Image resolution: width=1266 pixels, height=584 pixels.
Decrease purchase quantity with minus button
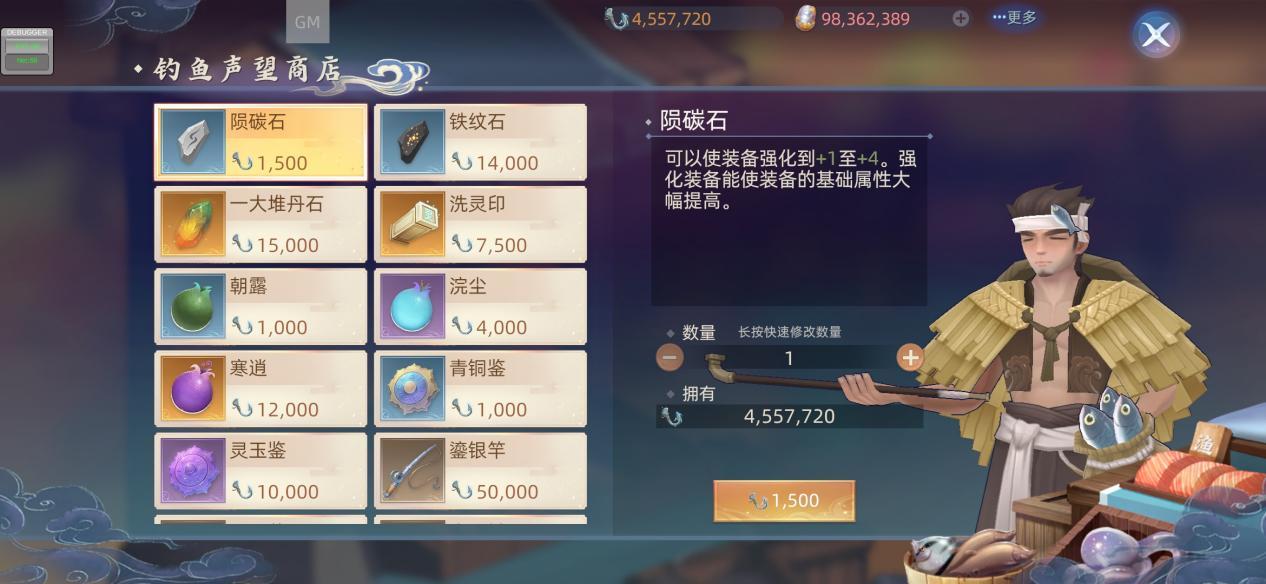(670, 357)
